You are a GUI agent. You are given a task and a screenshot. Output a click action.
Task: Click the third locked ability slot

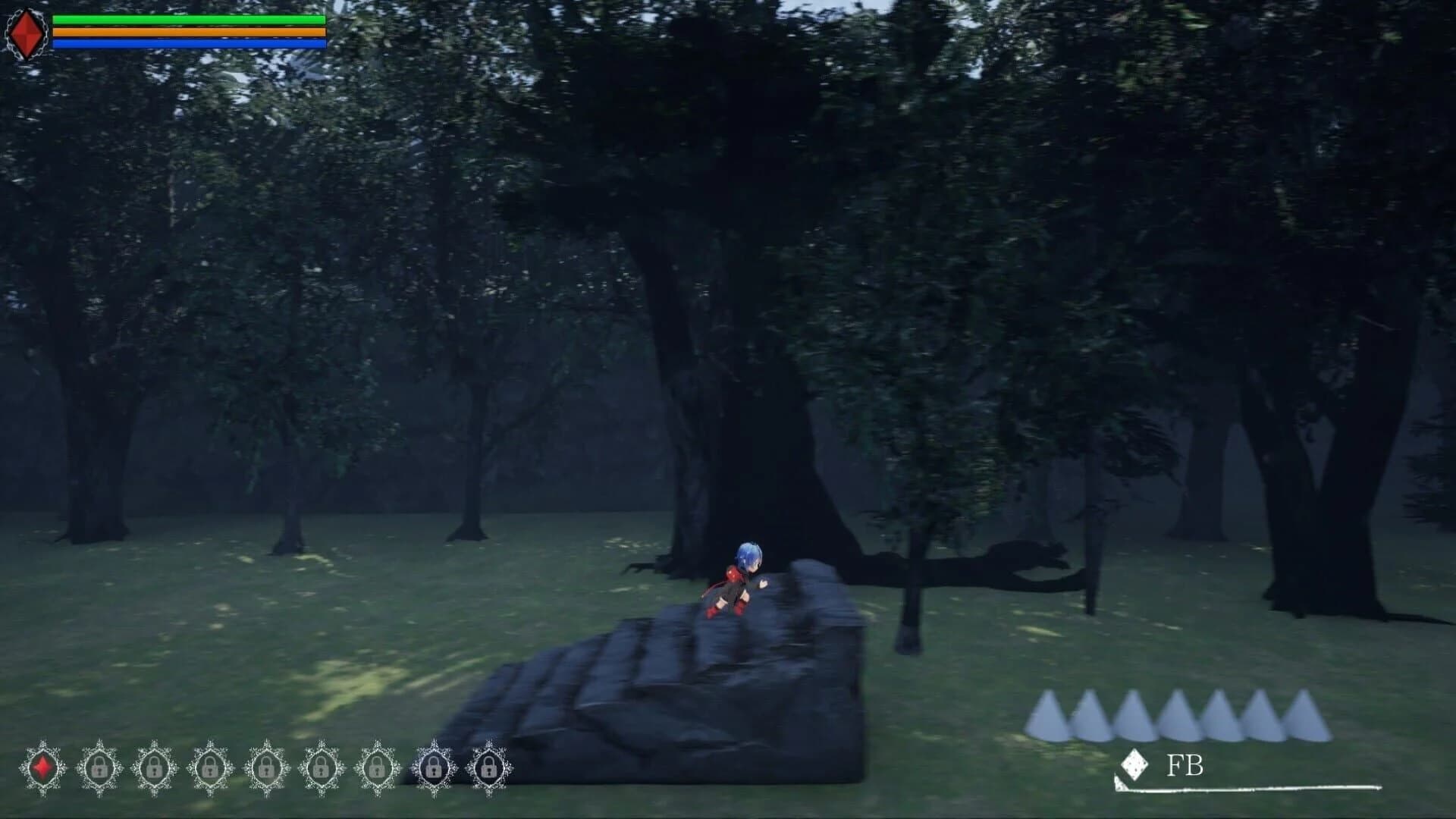210,766
